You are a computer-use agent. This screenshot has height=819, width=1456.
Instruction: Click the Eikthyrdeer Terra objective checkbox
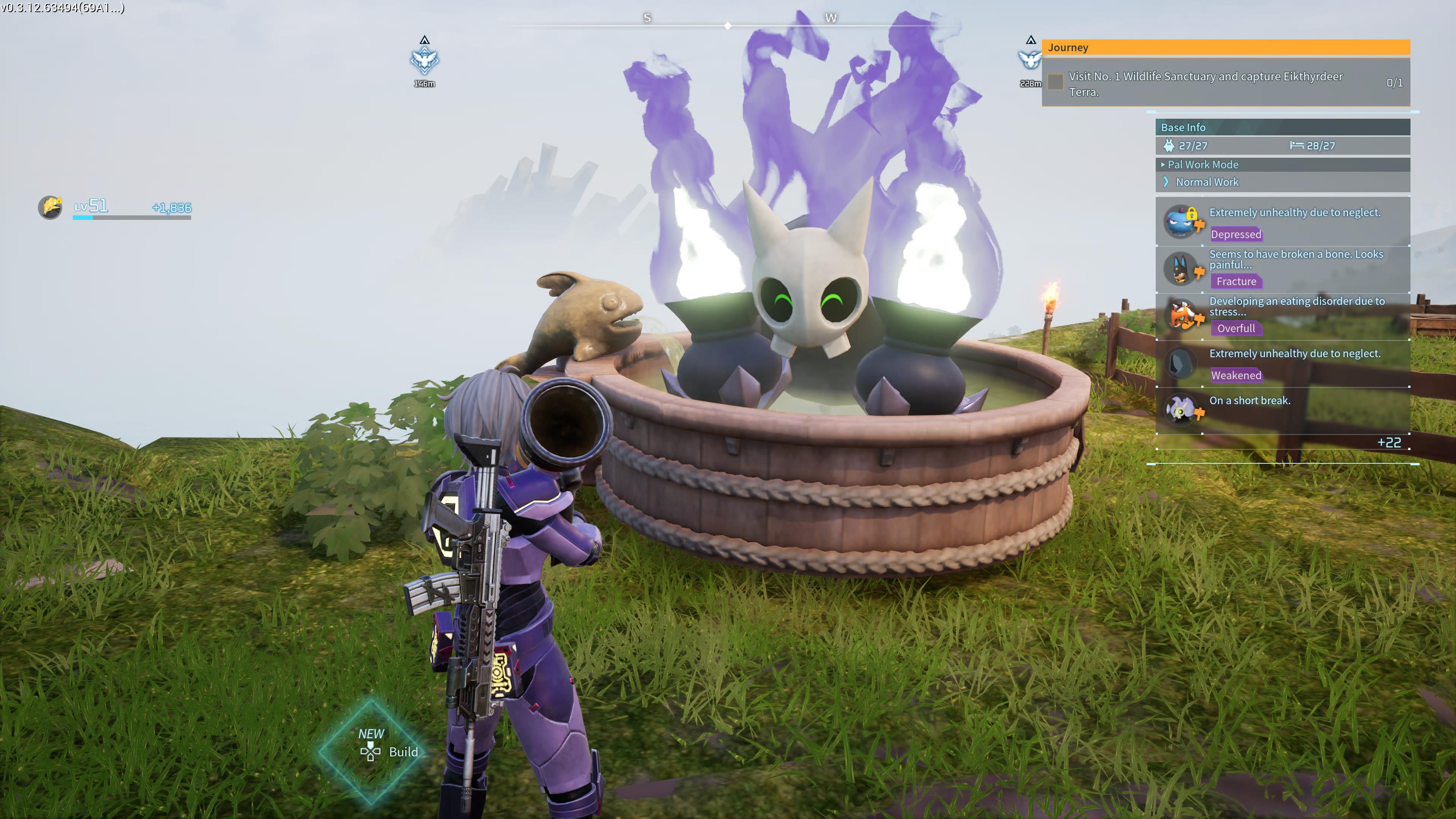pyautogui.click(x=1055, y=83)
